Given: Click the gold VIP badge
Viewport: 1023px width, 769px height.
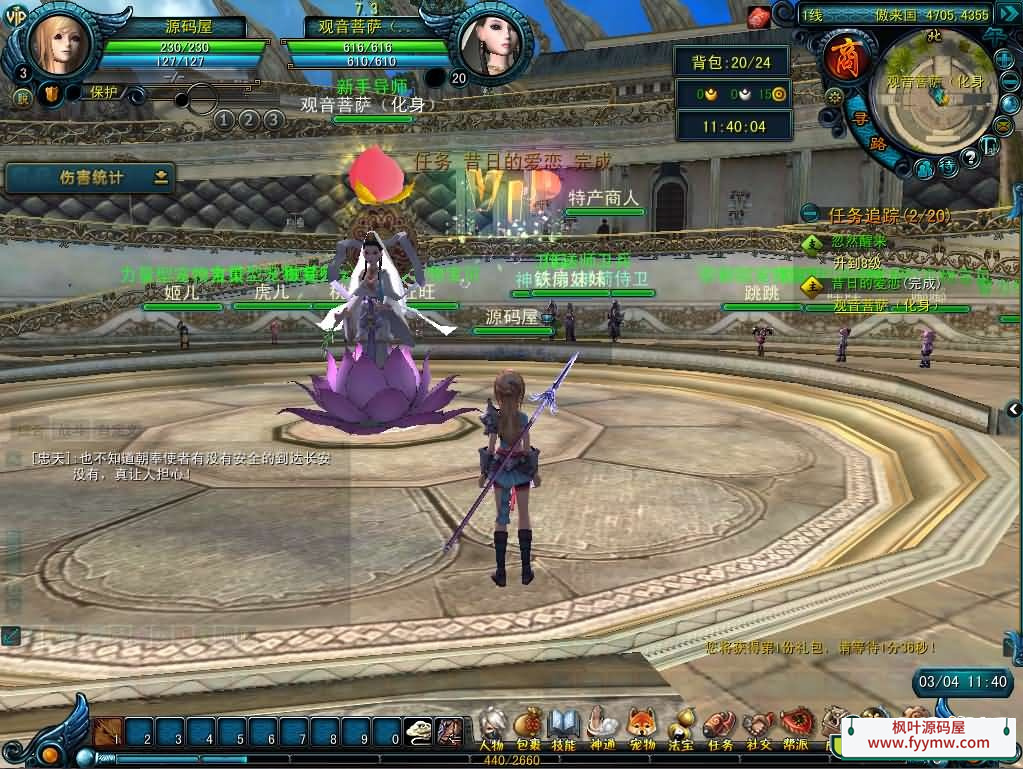Looking at the screenshot, I should [x=16, y=21].
